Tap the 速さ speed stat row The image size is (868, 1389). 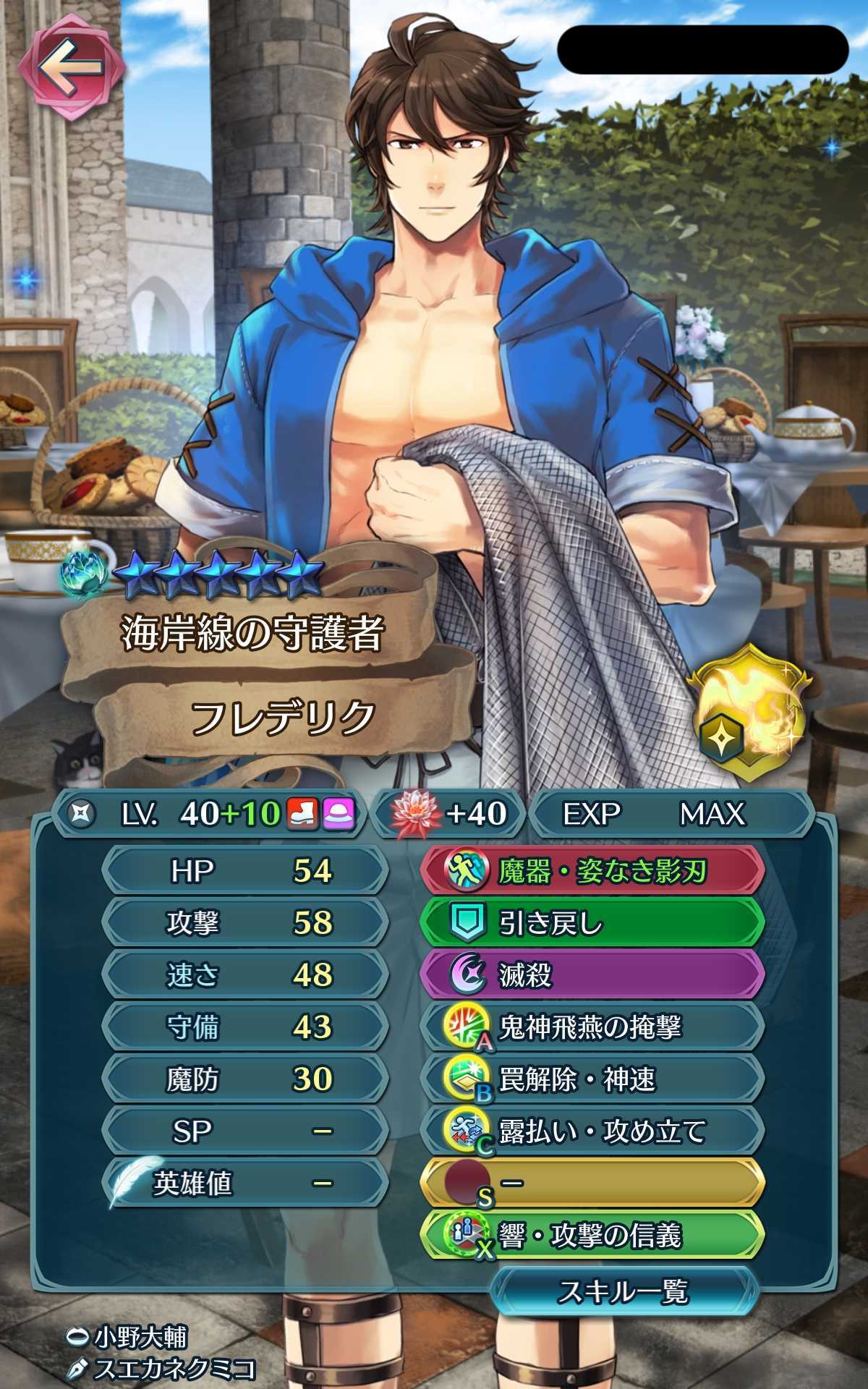tap(244, 975)
